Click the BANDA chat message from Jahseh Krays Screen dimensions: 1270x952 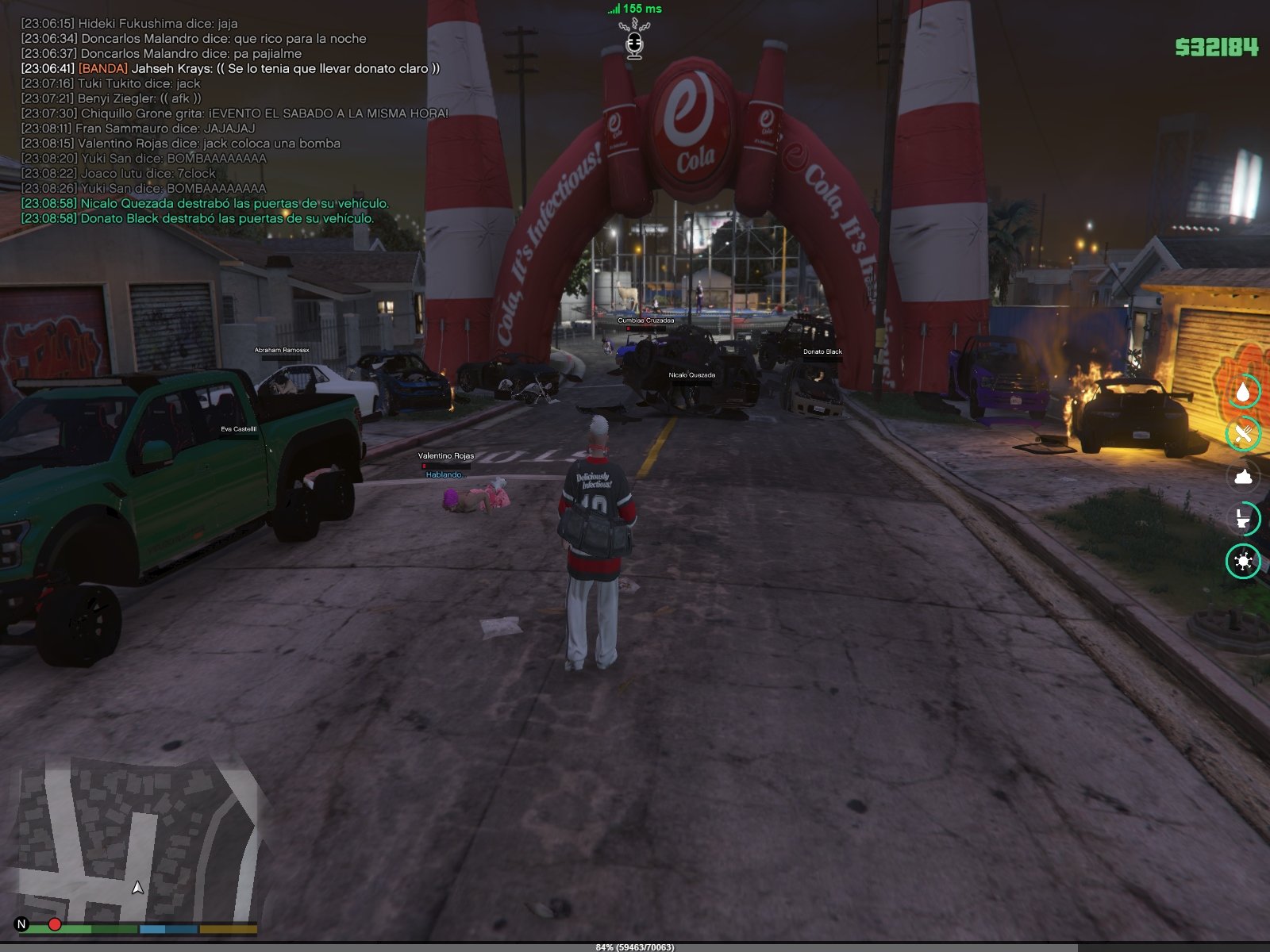click(230, 68)
